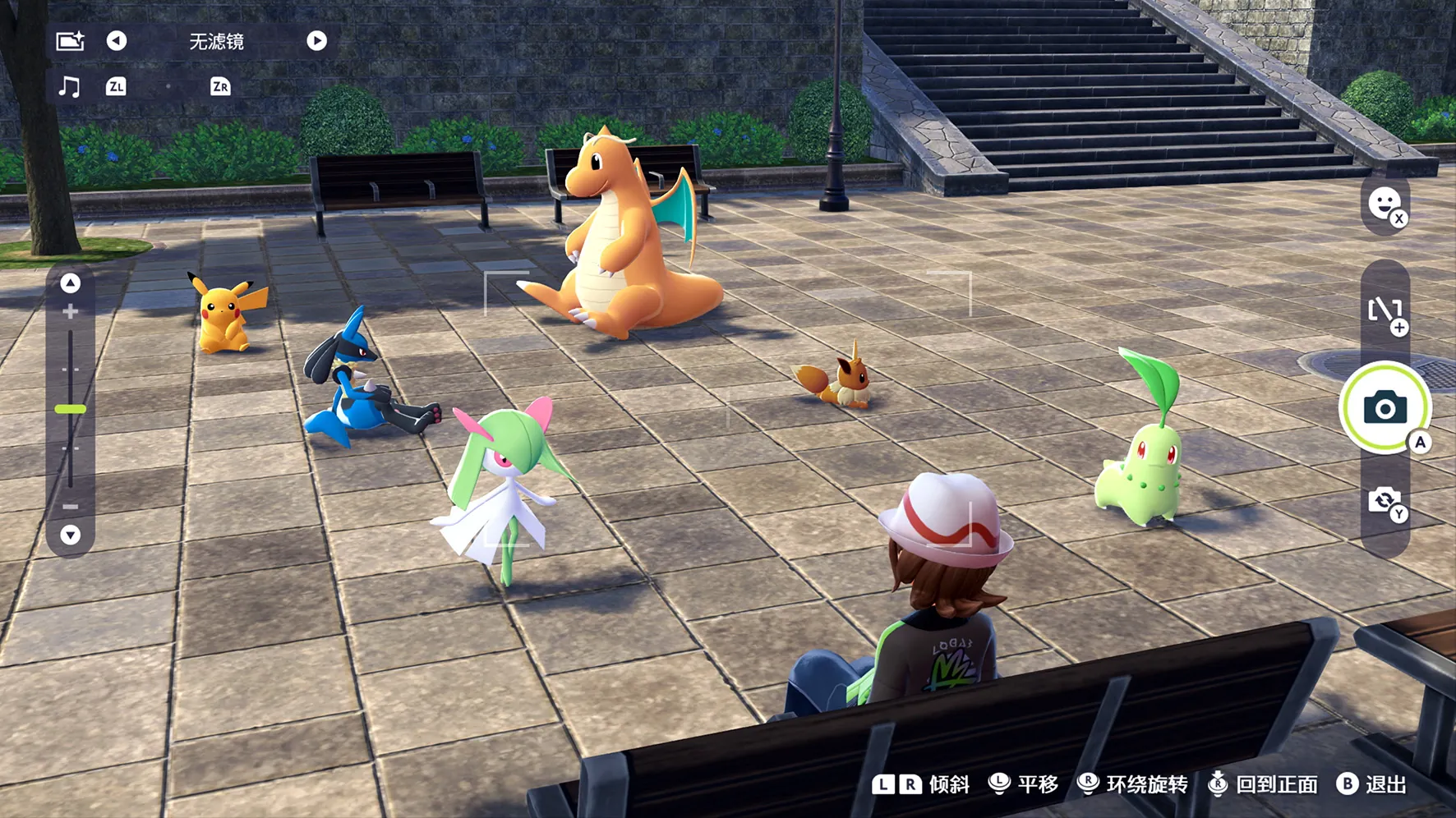The image size is (1456, 818).
Task: Select the next filter with the right arrow
Action: 316,41
